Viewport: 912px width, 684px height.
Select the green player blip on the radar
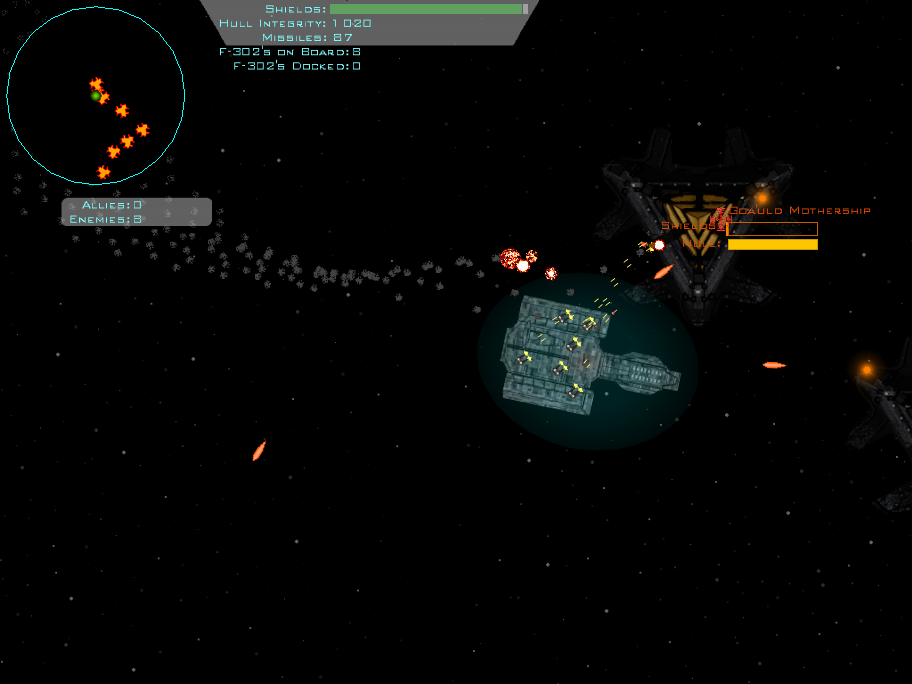coord(95,96)
